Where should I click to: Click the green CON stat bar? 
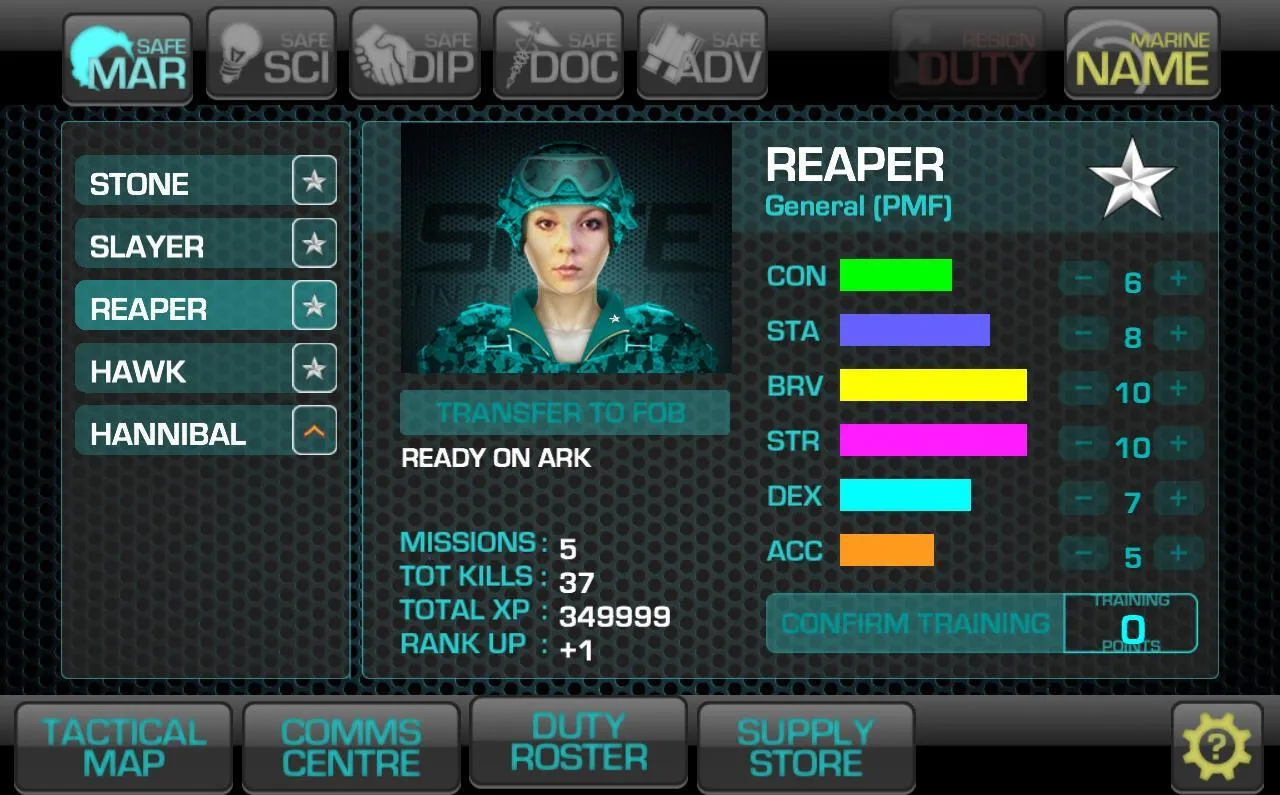click(896, 275)
